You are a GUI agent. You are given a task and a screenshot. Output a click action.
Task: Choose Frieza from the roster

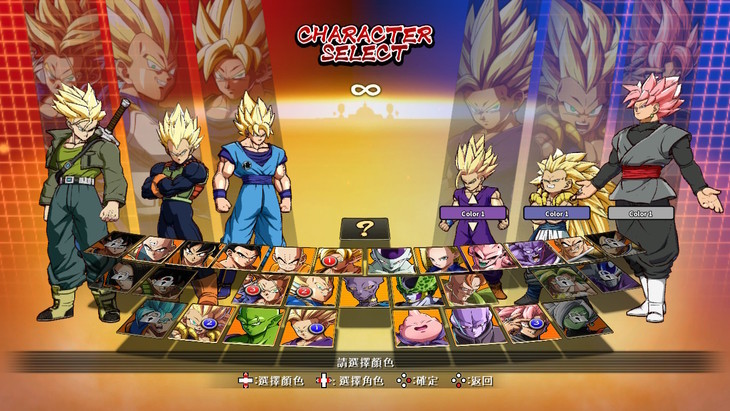click(390, 260)
